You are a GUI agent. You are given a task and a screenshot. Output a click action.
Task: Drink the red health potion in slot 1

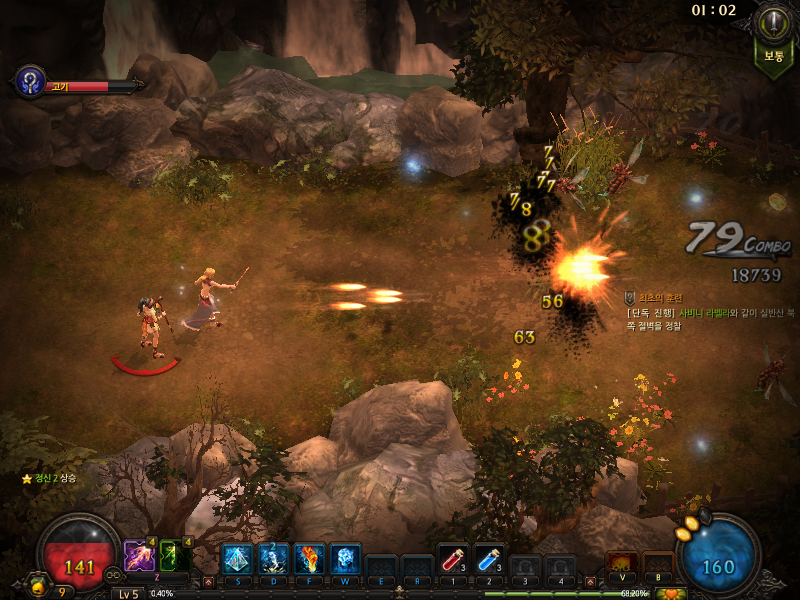pyautogui.click(x=453, y=559)
